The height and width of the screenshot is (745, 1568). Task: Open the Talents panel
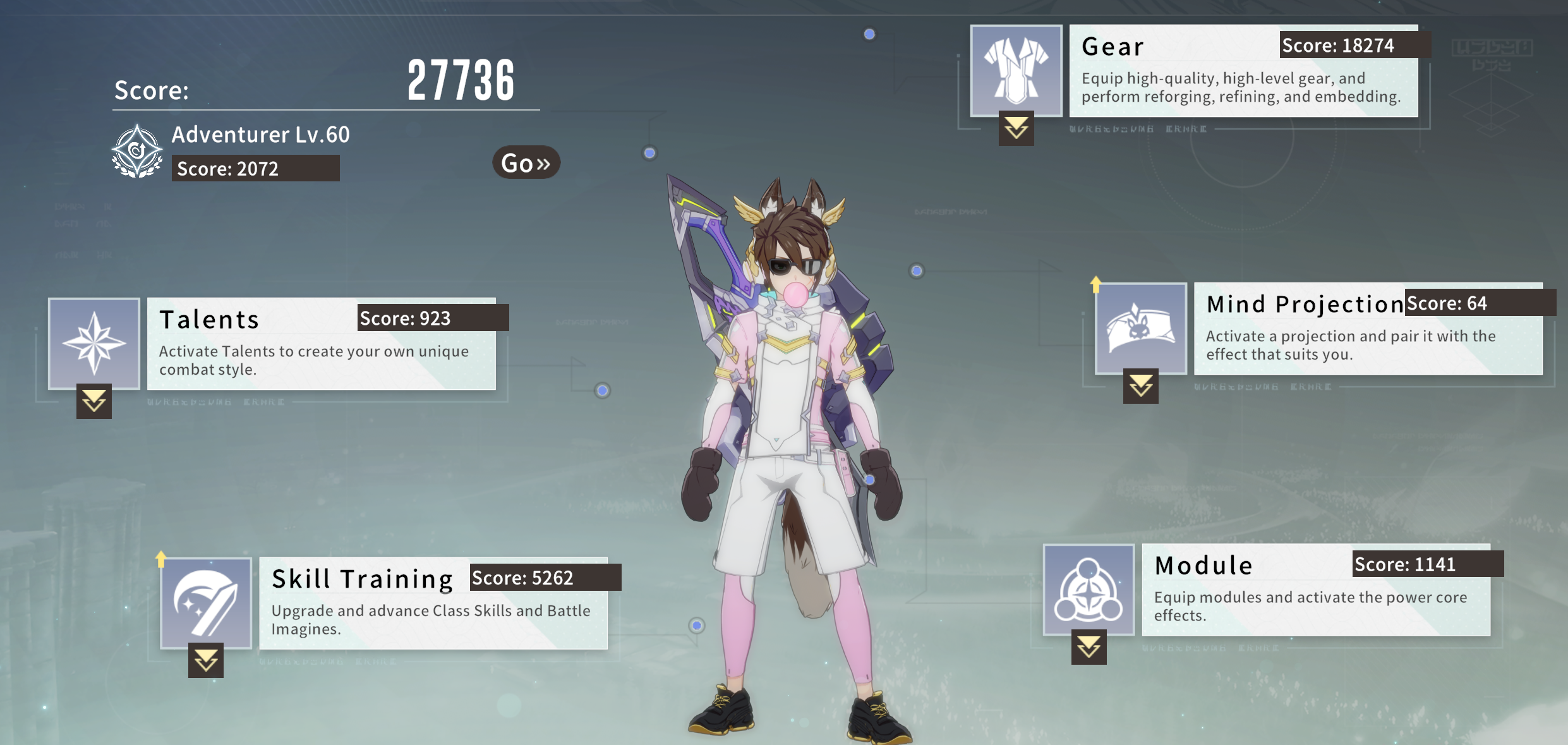321,344
